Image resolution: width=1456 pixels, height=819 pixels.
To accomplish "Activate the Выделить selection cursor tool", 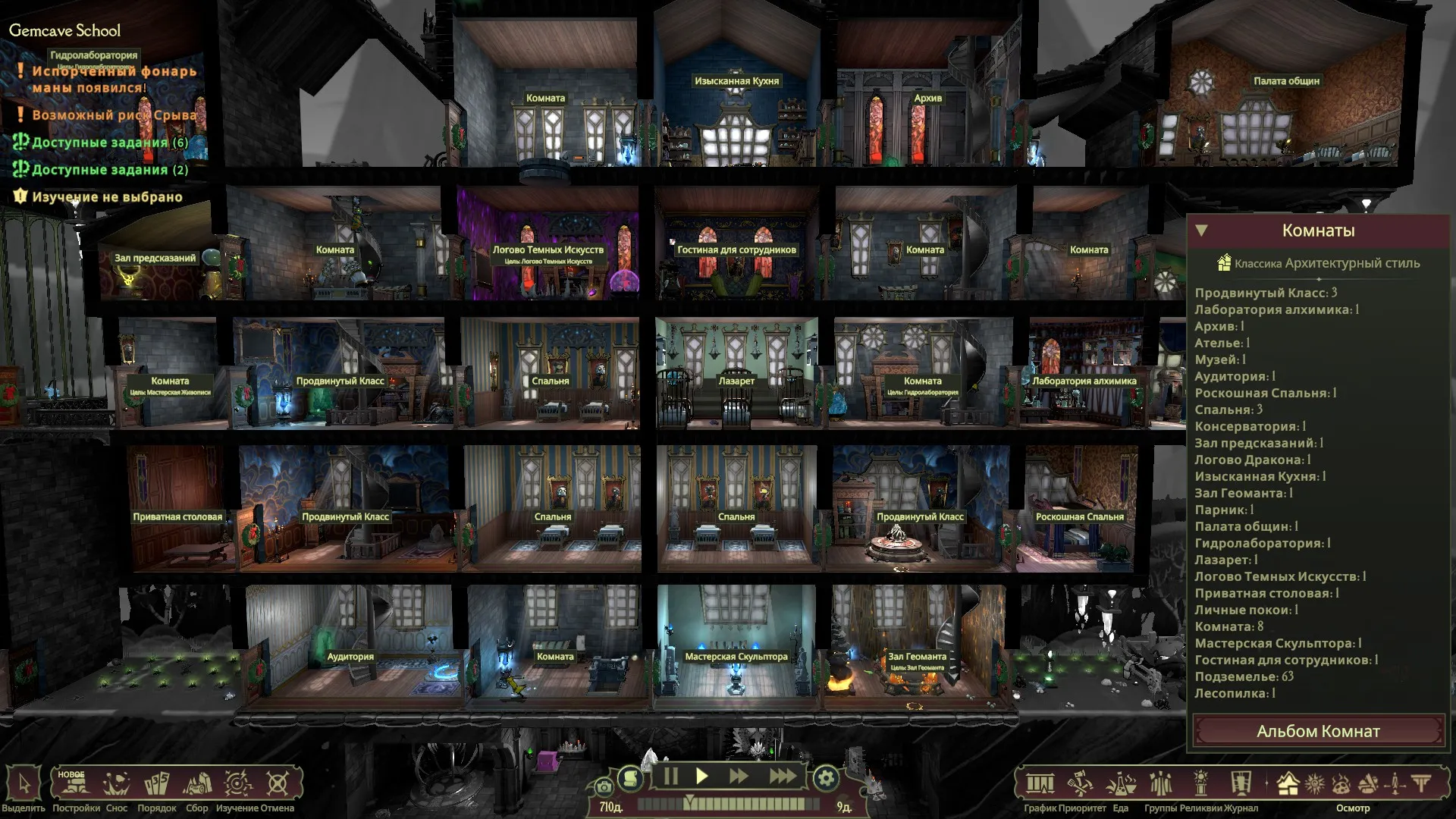I will pyautogui.click(x=24, y=783).
